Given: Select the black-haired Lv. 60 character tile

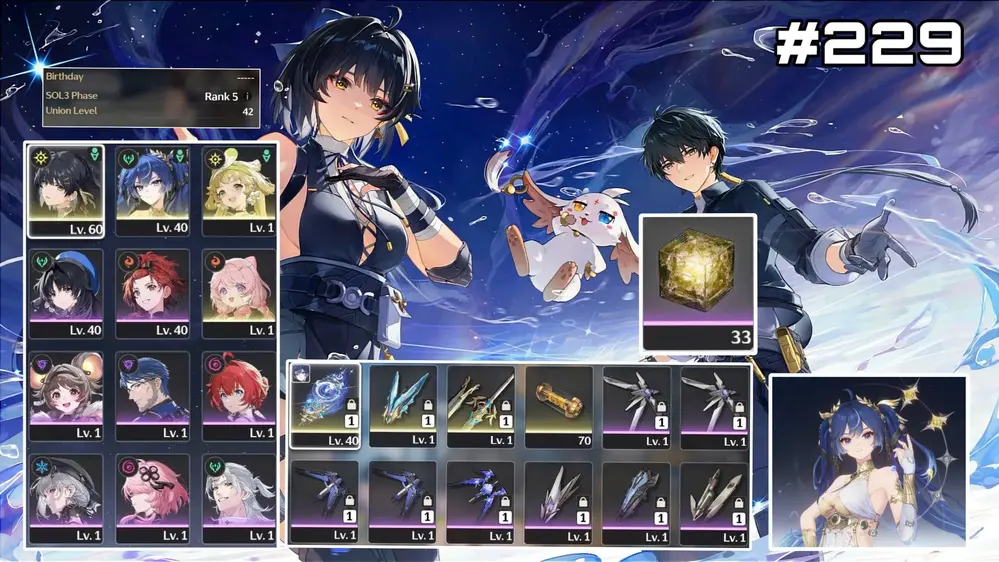Looking at the screenshot, I should [x=66, y=191].
